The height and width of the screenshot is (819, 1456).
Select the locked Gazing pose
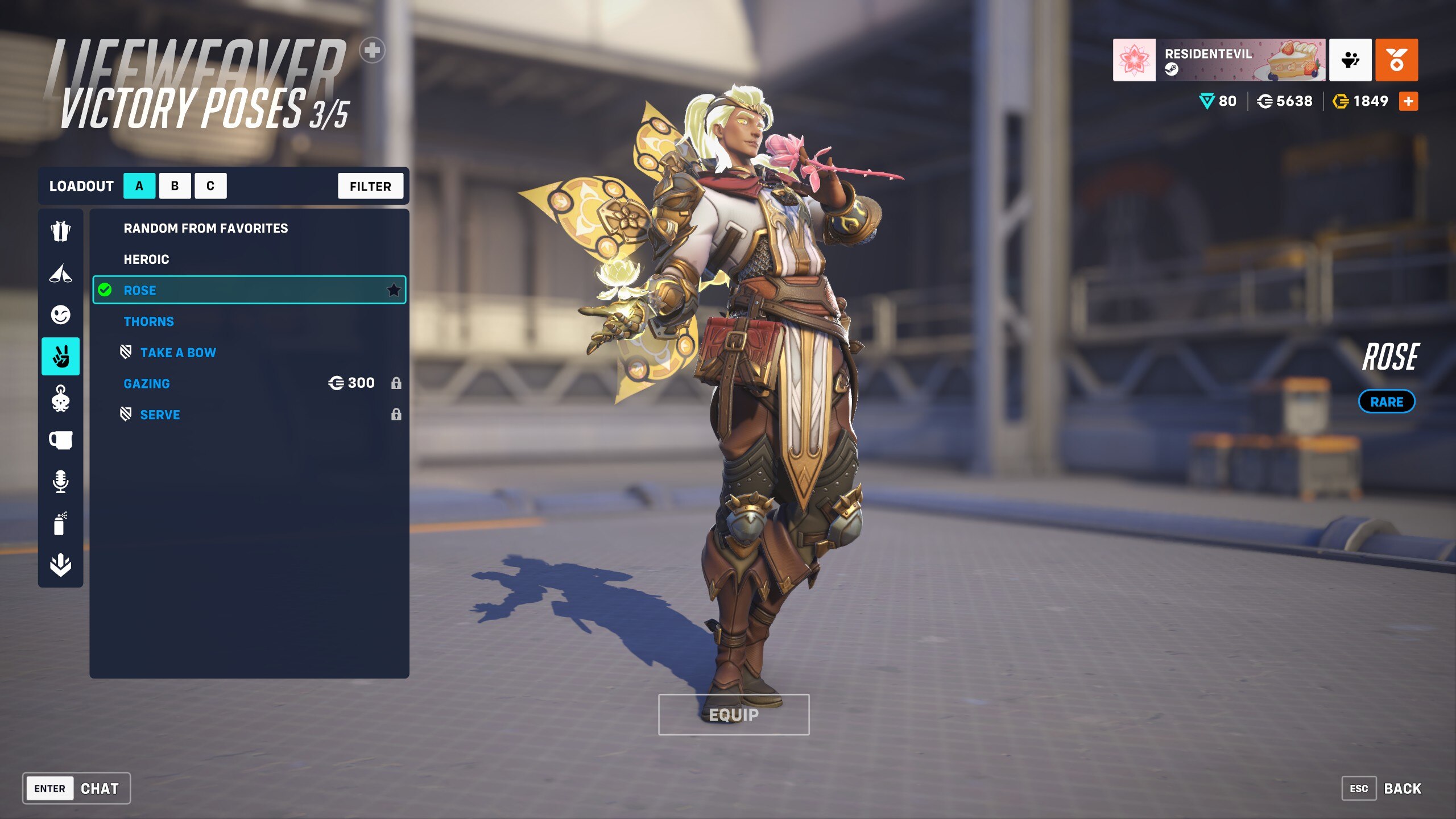click(147, 384)
